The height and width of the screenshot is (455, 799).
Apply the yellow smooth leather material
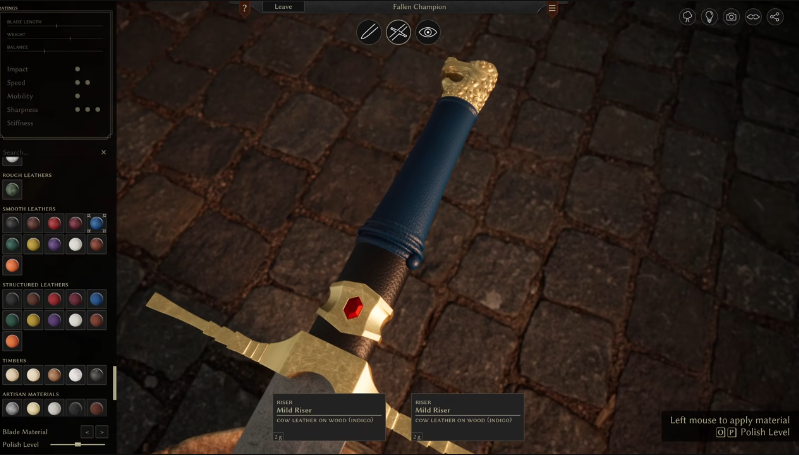coord(33,244)
